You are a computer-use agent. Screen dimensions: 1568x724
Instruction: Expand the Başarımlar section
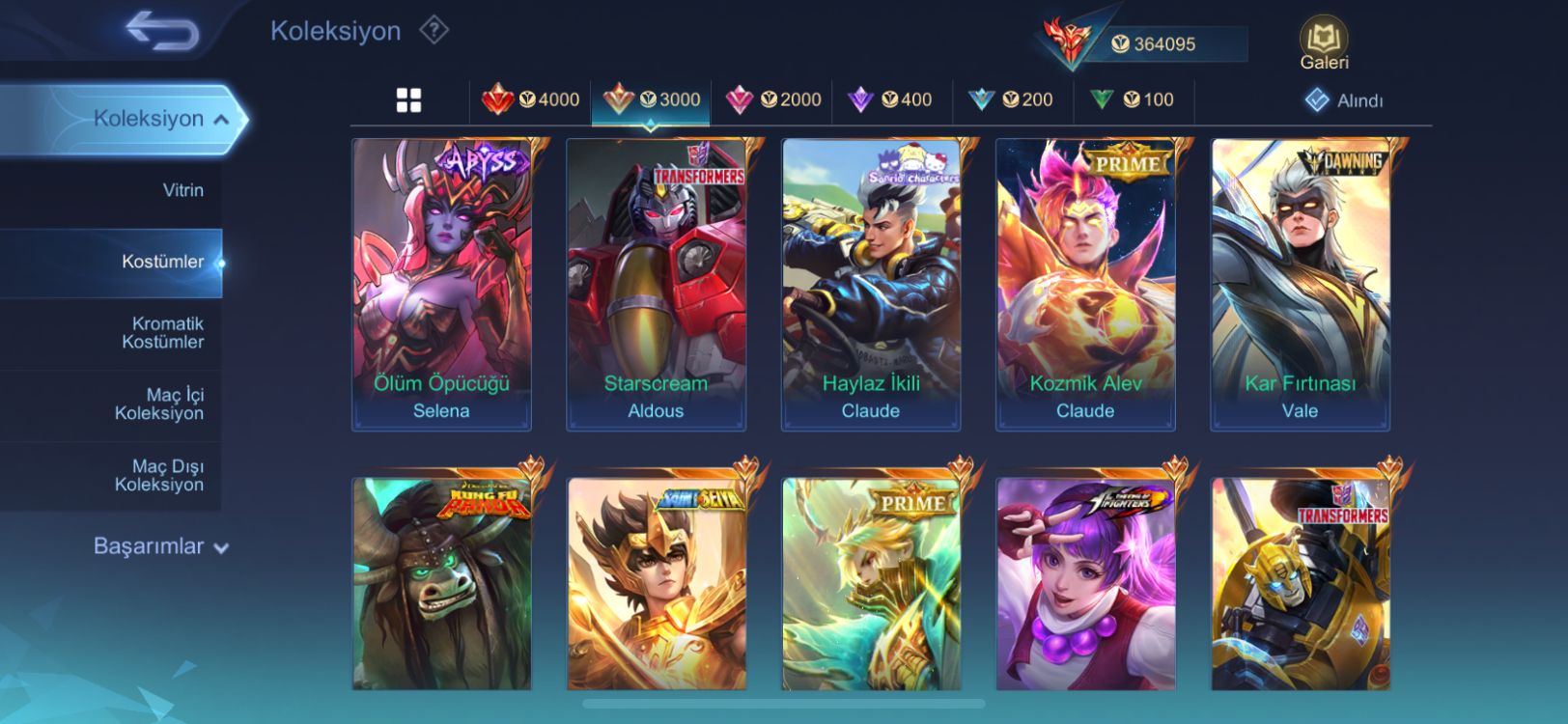point(160,546)
